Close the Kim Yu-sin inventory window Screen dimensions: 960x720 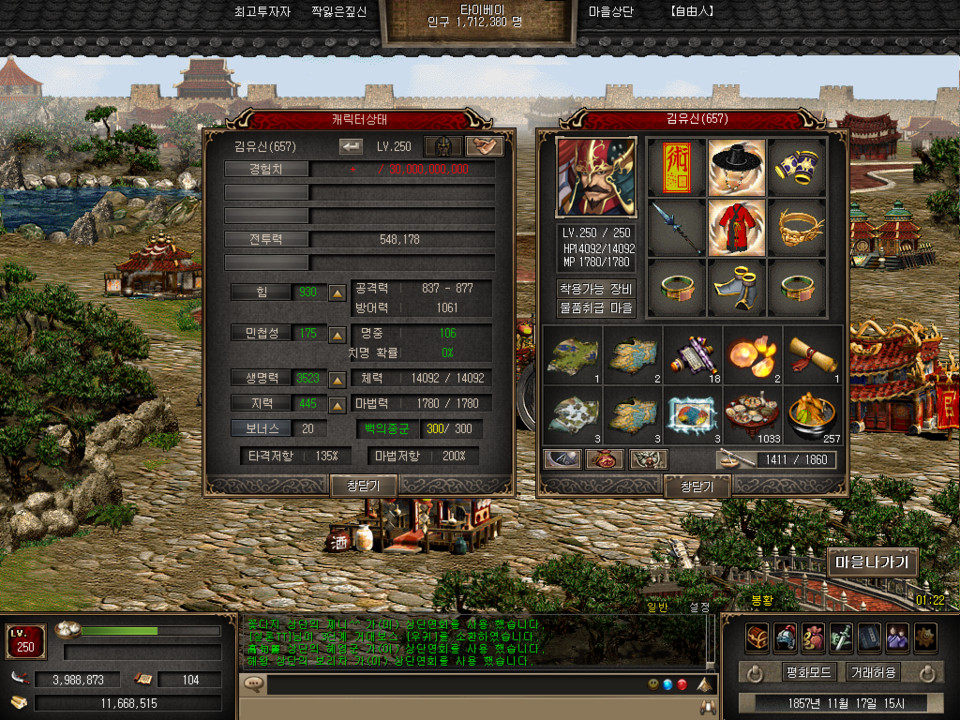point(697,486)
